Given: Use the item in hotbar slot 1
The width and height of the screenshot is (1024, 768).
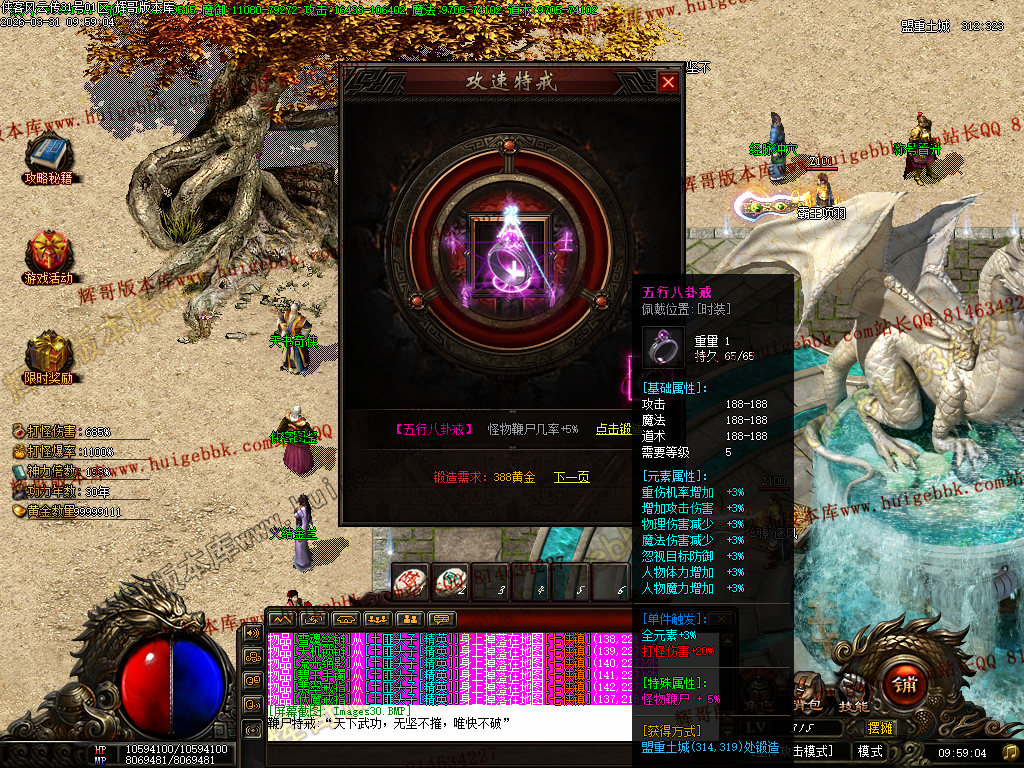Looking at the screenshot, I should (411, 581).
